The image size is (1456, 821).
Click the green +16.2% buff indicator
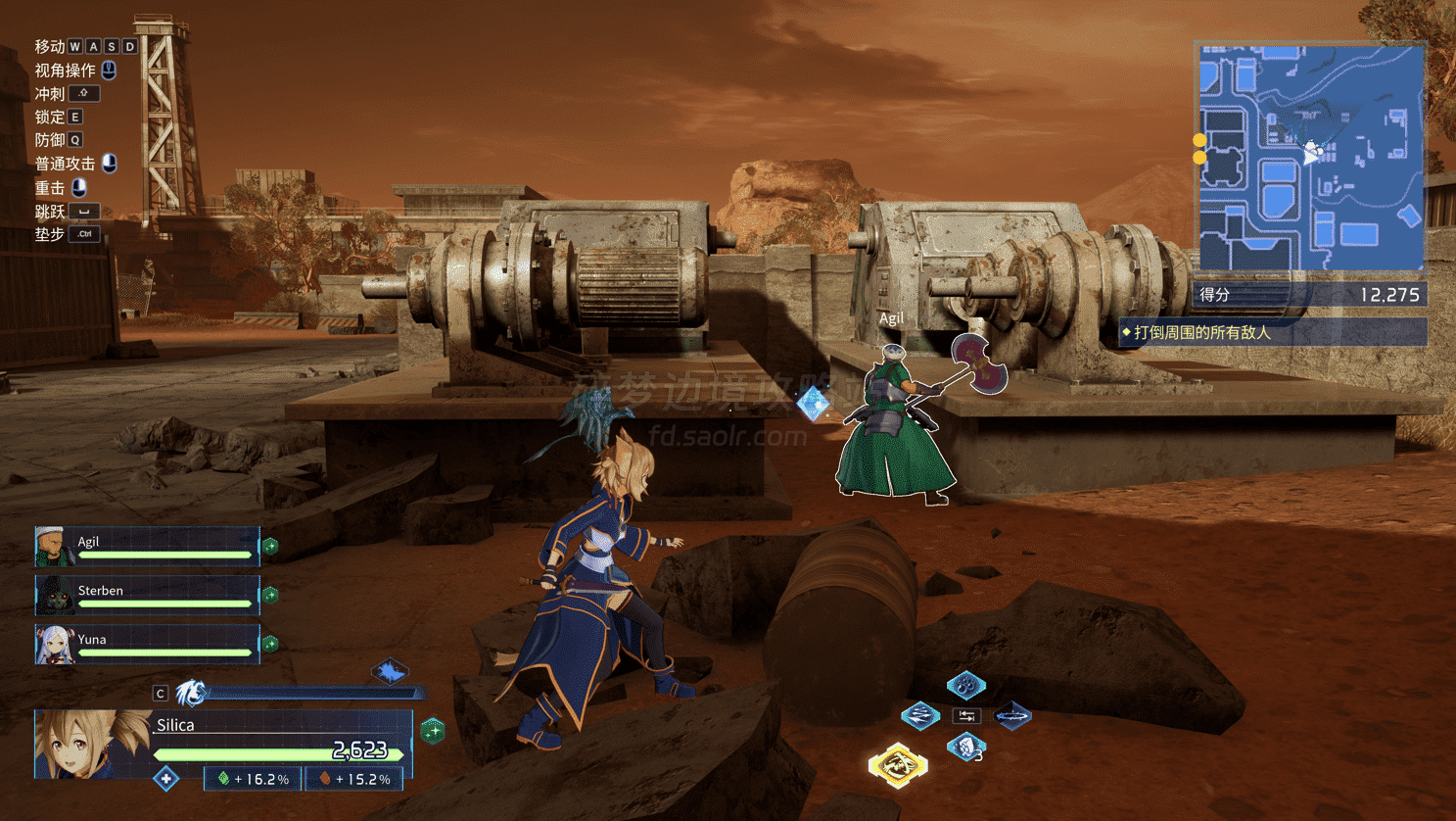click(254, 780)
